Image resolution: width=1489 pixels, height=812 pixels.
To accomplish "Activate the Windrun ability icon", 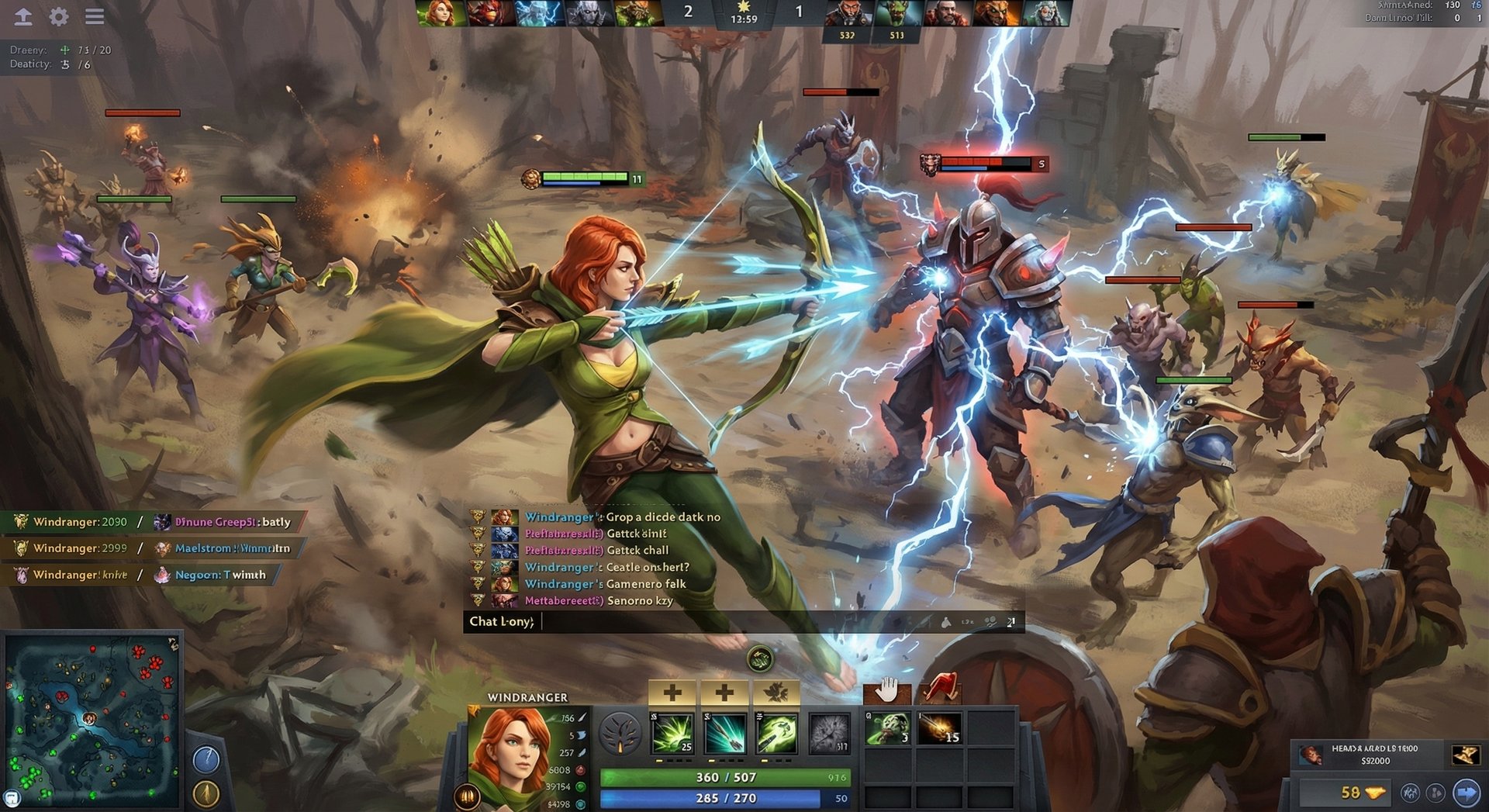I will coord(776,734).
